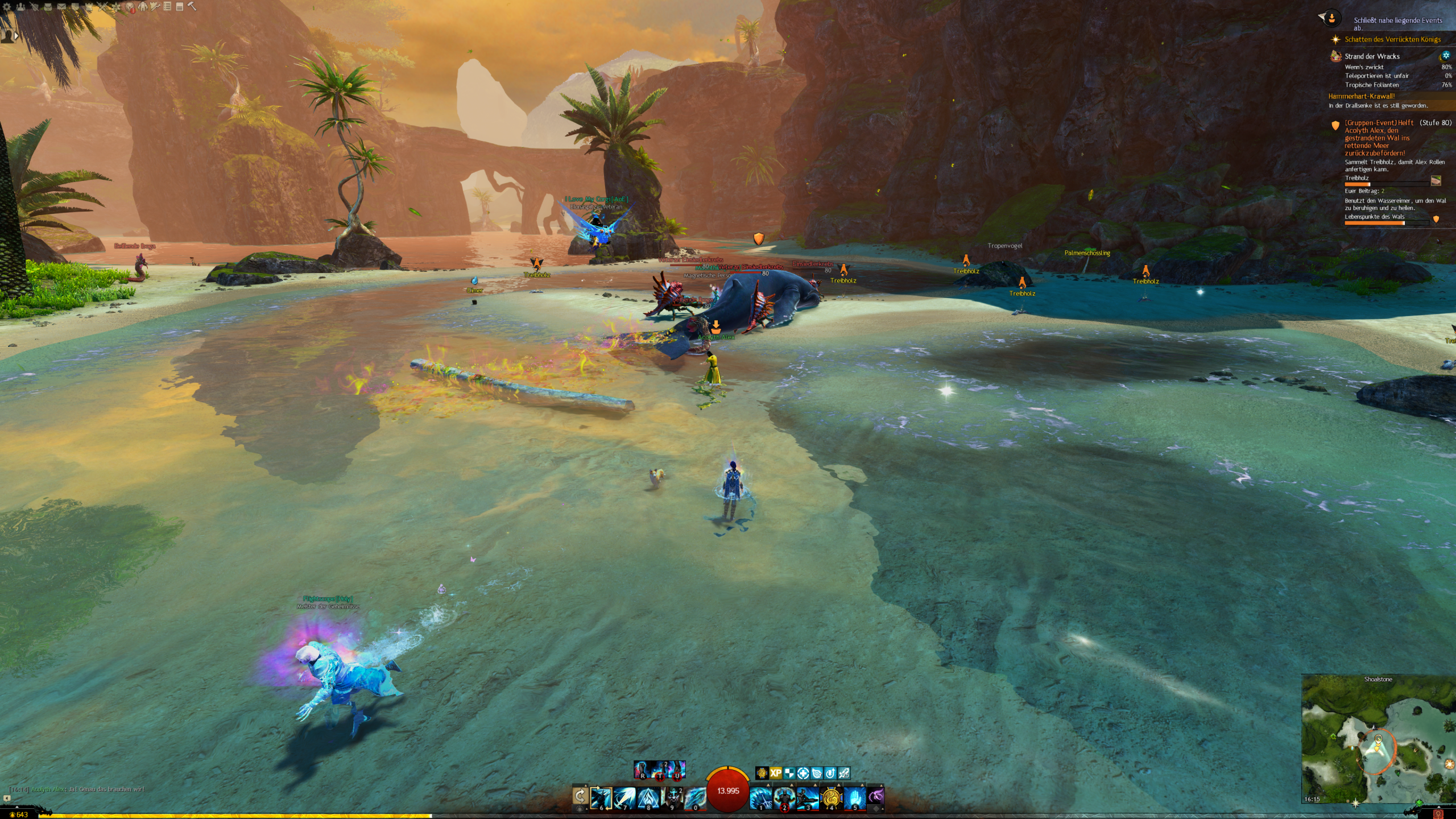
Task: Cast the blue triangle flame skill
Action: 648,797
